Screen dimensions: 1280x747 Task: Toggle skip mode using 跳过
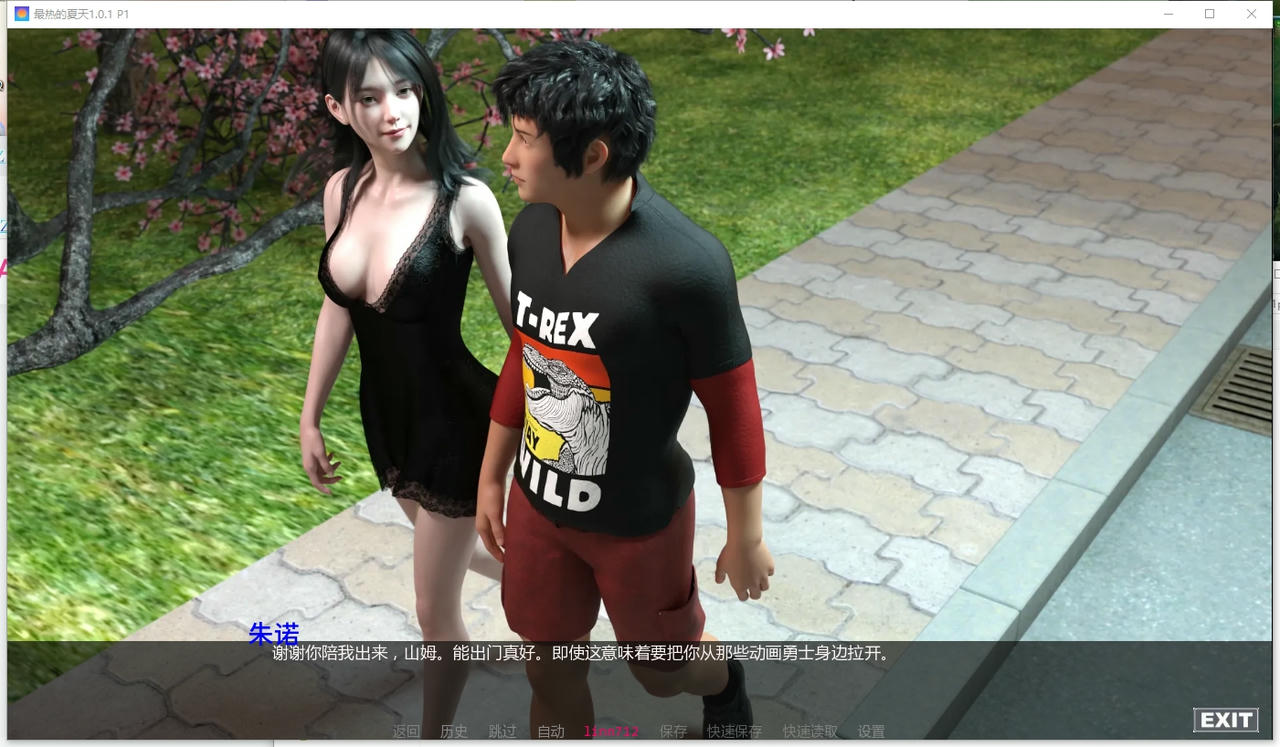[x=502, y=731]
